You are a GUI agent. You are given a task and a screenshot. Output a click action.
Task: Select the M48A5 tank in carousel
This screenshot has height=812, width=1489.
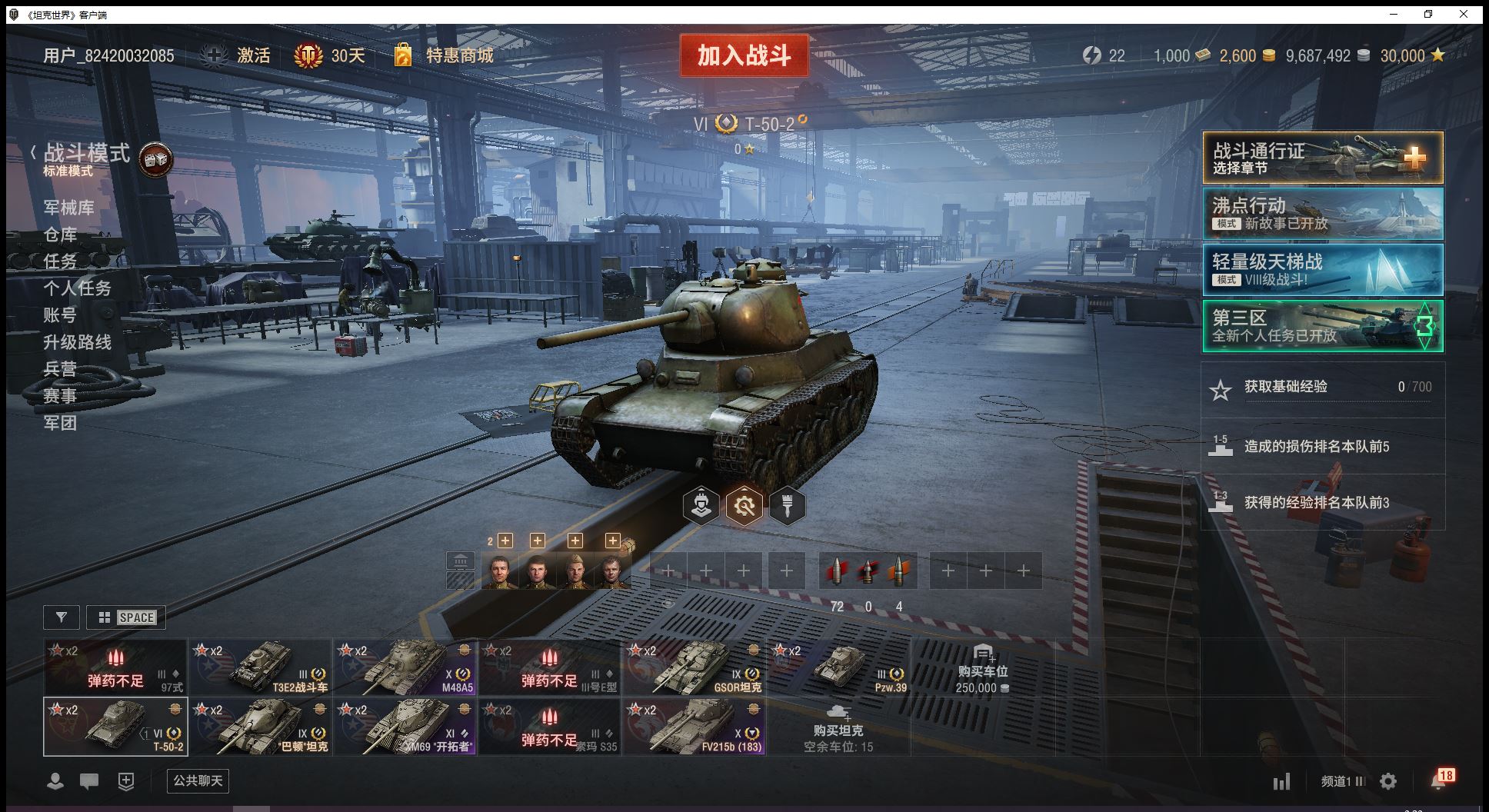click(405, 667)
